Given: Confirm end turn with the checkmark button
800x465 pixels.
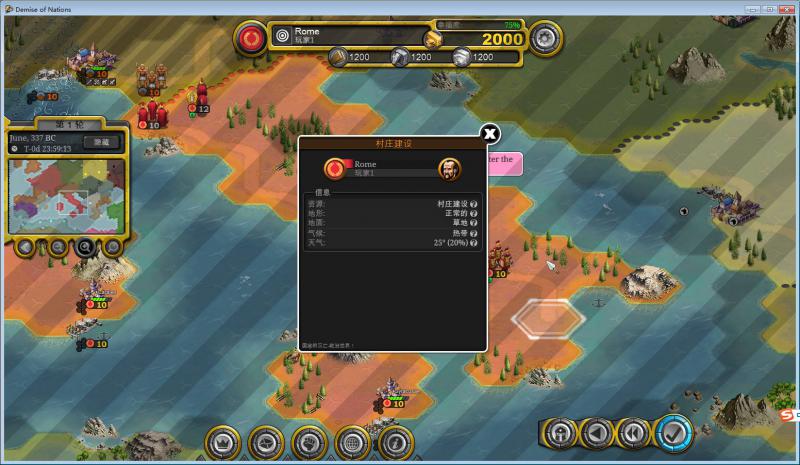Looking at the screenshot, I should [x=675, y=434].
